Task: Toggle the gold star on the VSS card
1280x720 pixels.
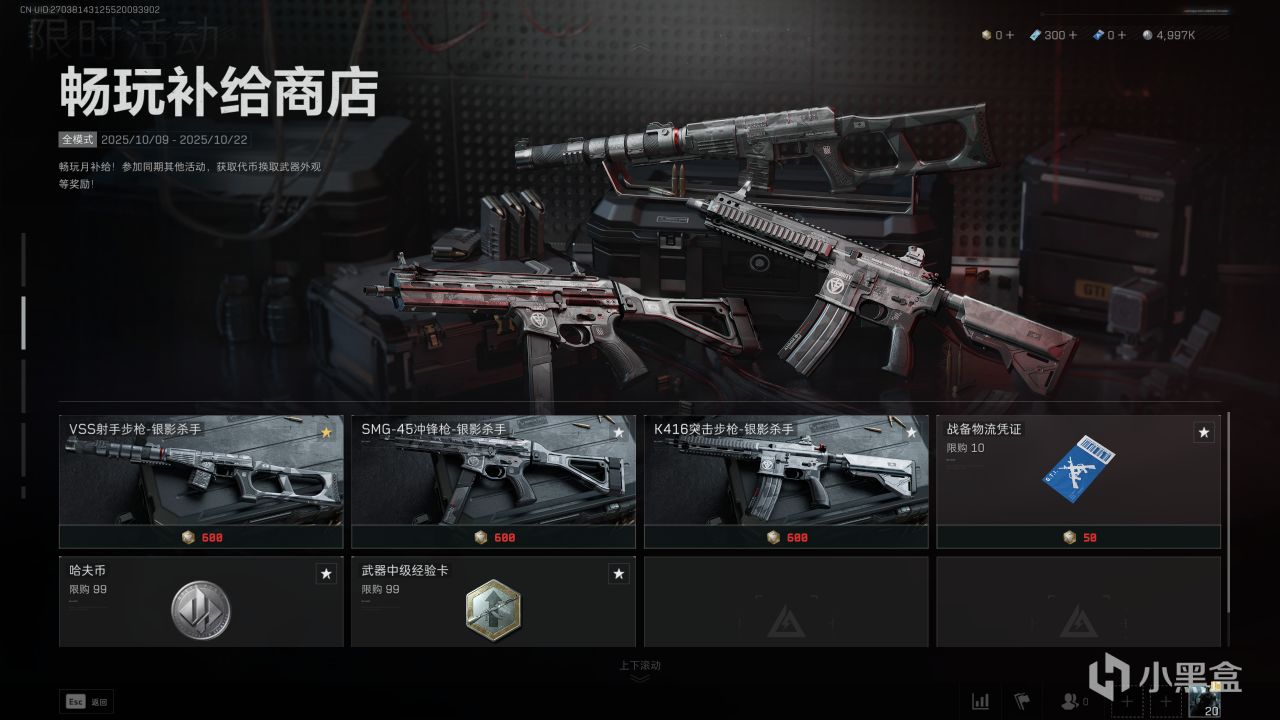Action: [x=326, y=433]
